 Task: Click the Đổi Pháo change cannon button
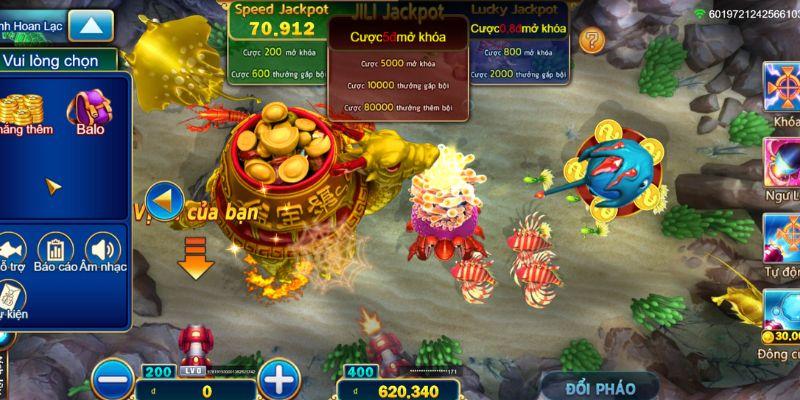599,385
